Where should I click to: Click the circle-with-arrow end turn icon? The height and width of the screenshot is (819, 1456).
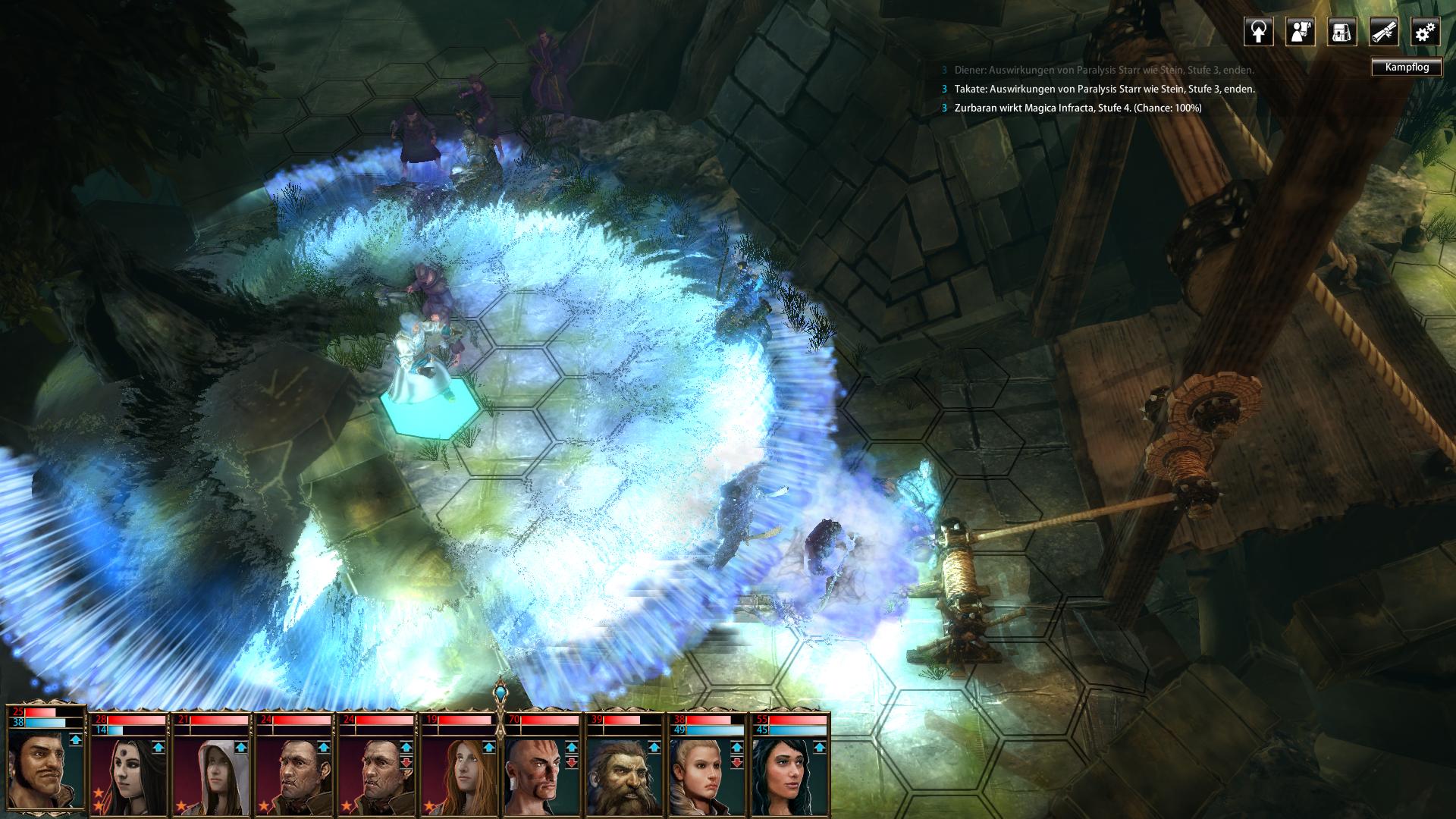1258,33
